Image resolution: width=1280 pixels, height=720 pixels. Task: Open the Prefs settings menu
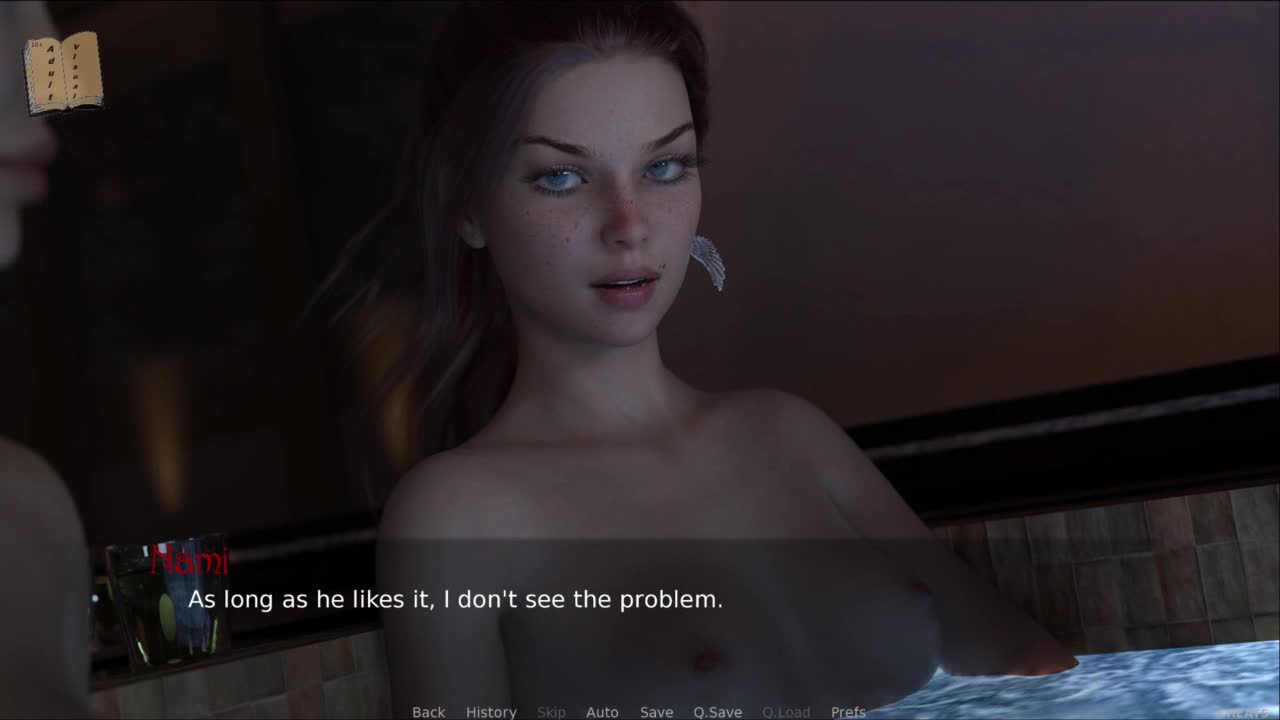click(848, 712)
